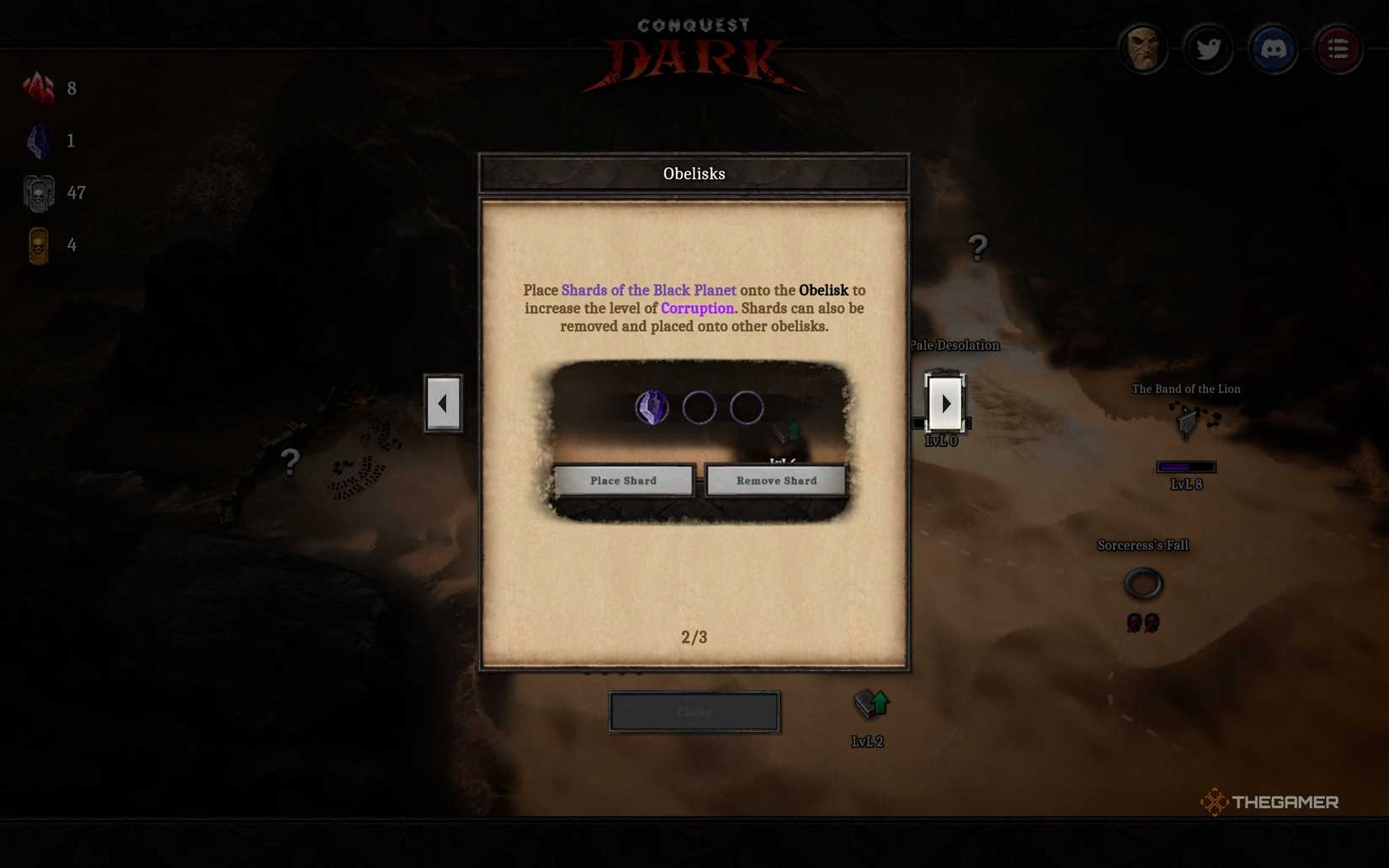Select the blue shard resource icon

38,140
